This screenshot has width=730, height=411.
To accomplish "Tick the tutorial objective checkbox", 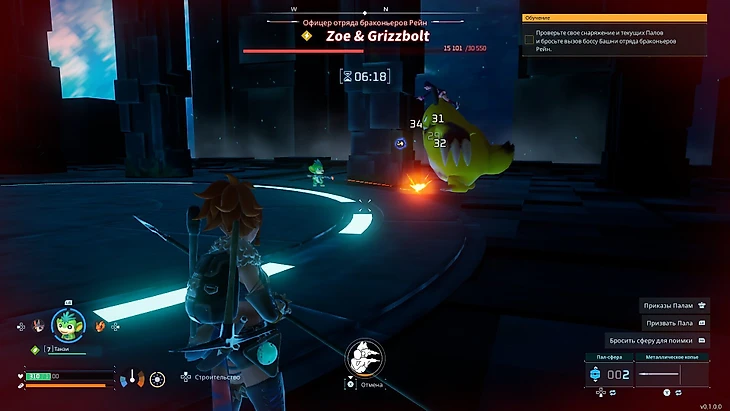I will pyautogui.click(x=529, y=40).
